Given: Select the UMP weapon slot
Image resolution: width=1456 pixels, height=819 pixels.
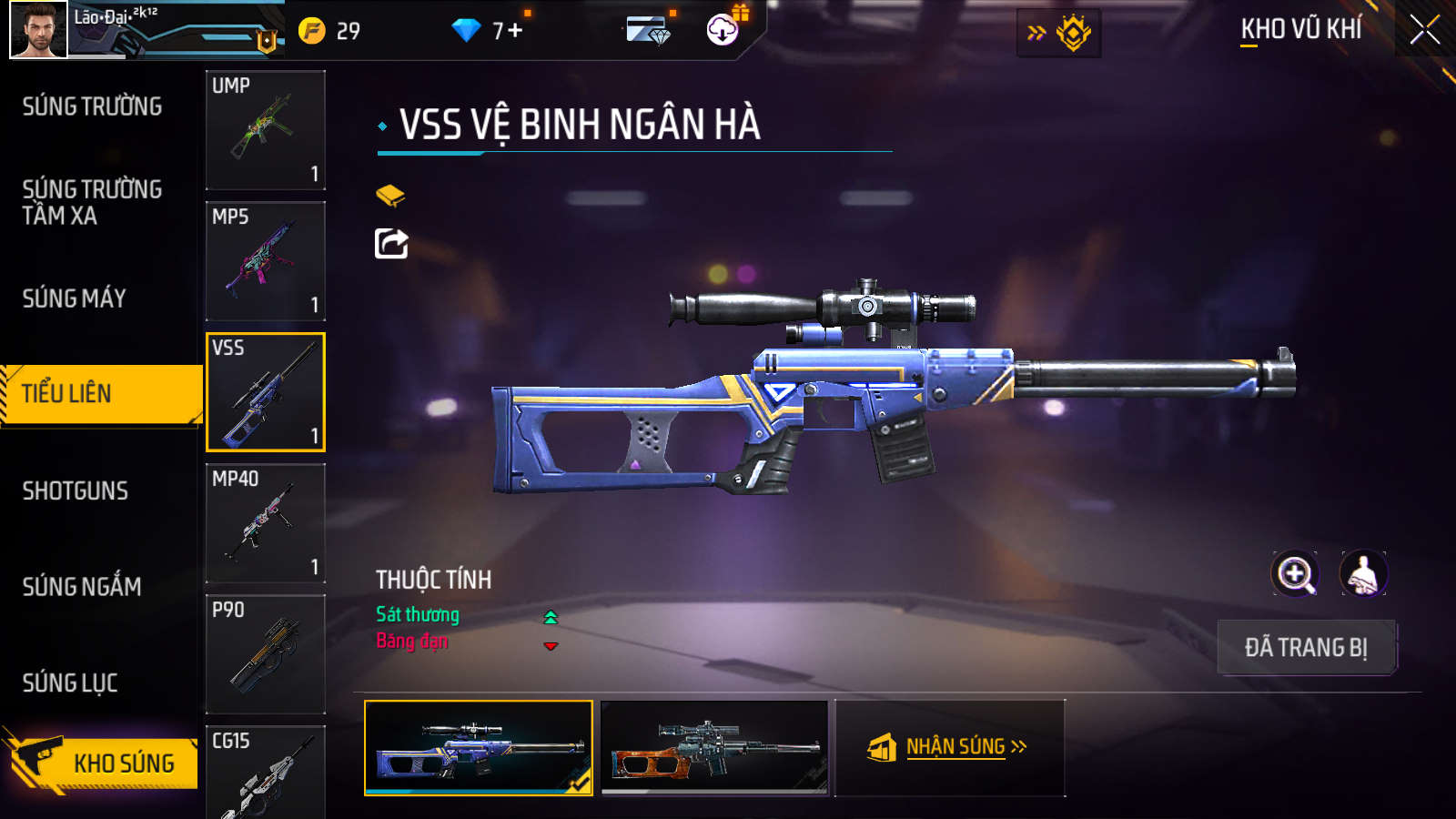Looking at the screenshot, I should [265, 130].
